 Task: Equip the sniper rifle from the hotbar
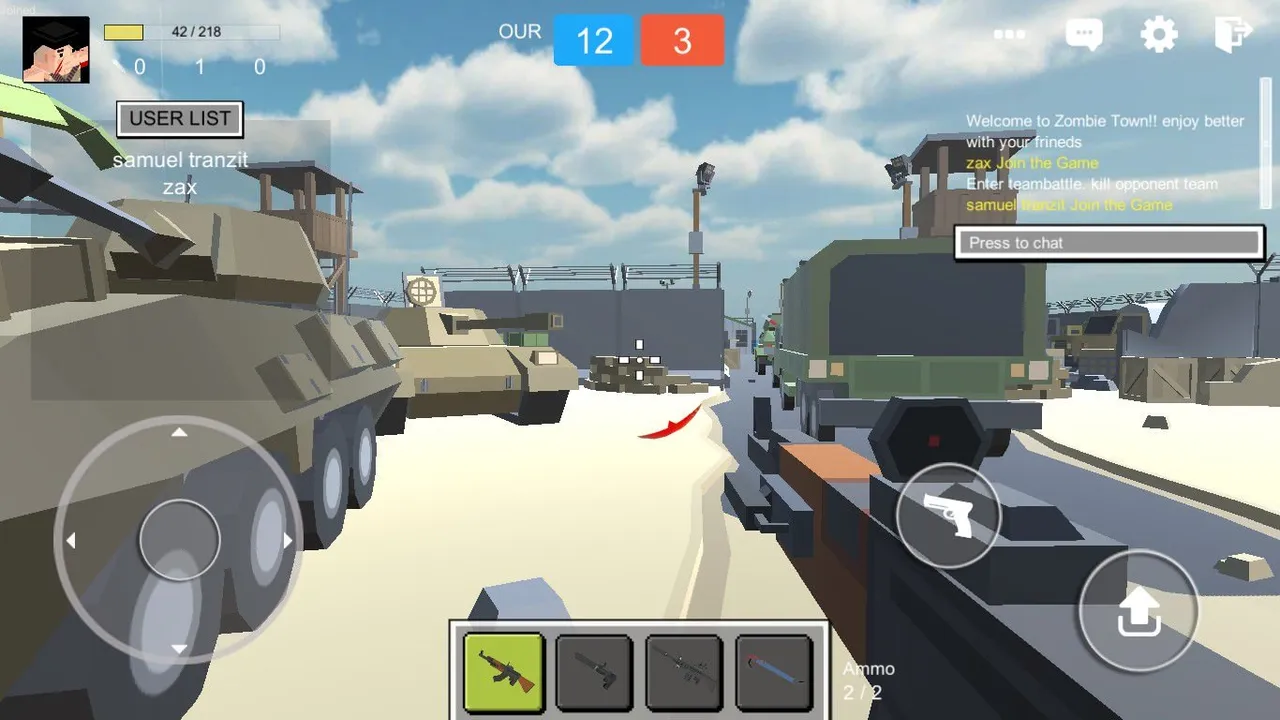(x=684, y=672)
